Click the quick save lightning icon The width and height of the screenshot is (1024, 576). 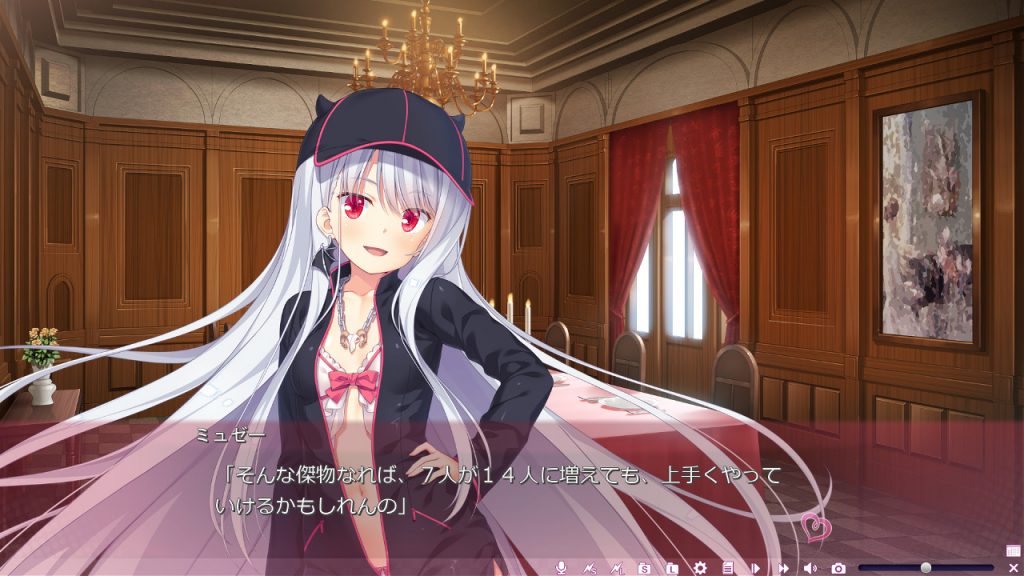tap(589, 567)
